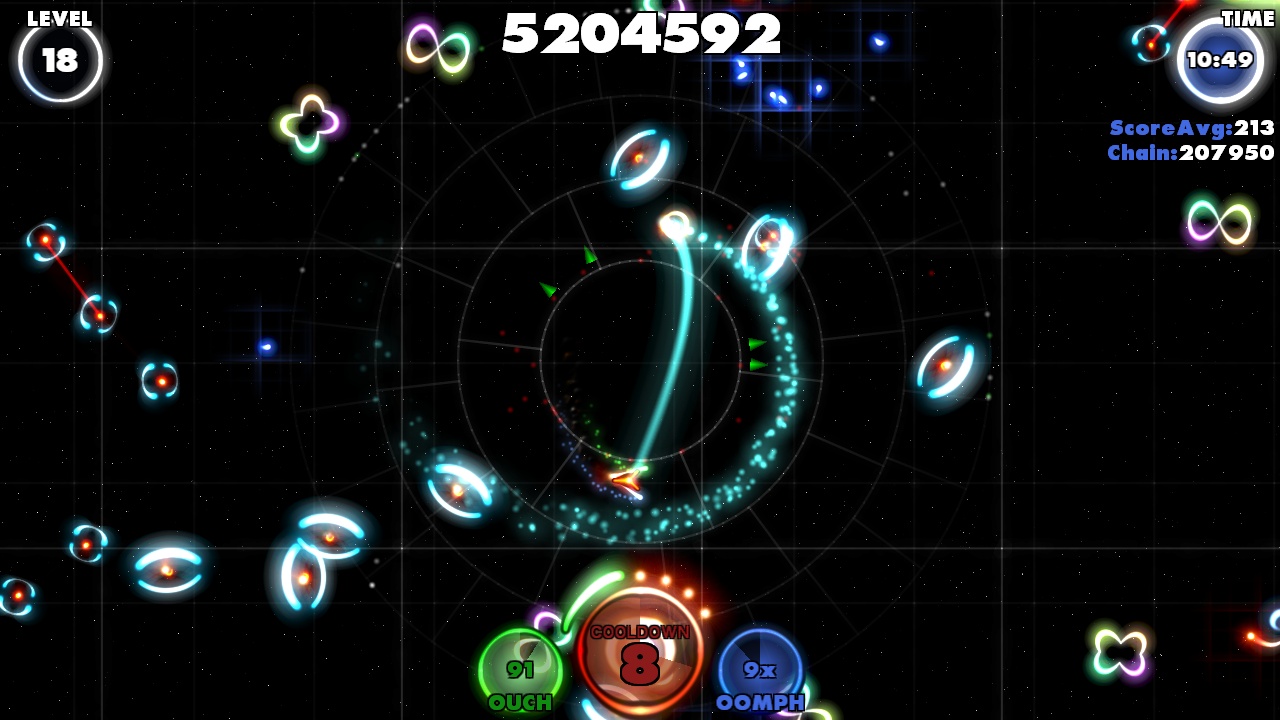The width and height of the screenshot is (1280, 720).
Task: Click the cyan double-leaf enemy at bottom left
Action: click(165, 570)
